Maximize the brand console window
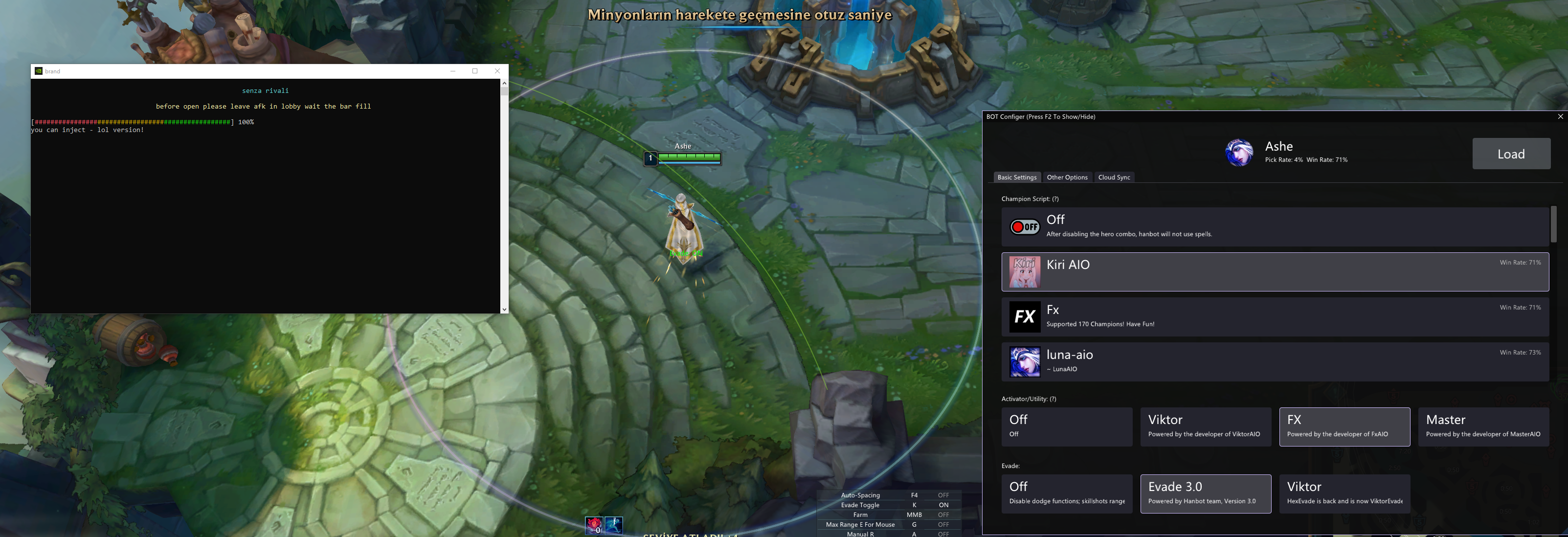1568x537 pixels. [x=475, y=71]
